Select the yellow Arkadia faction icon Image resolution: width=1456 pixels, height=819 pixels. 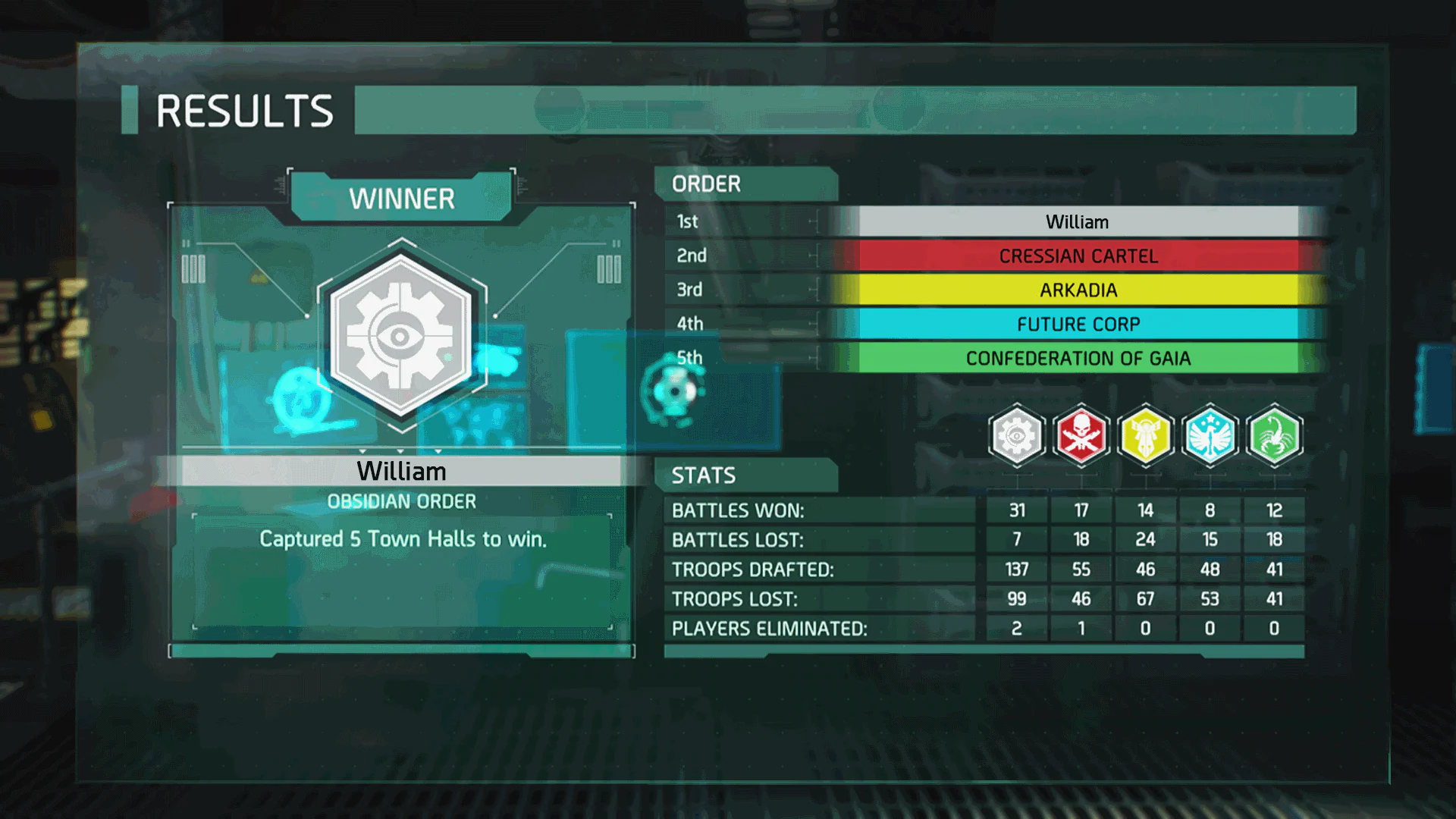pyautogui.click(x=1145, y=435)
